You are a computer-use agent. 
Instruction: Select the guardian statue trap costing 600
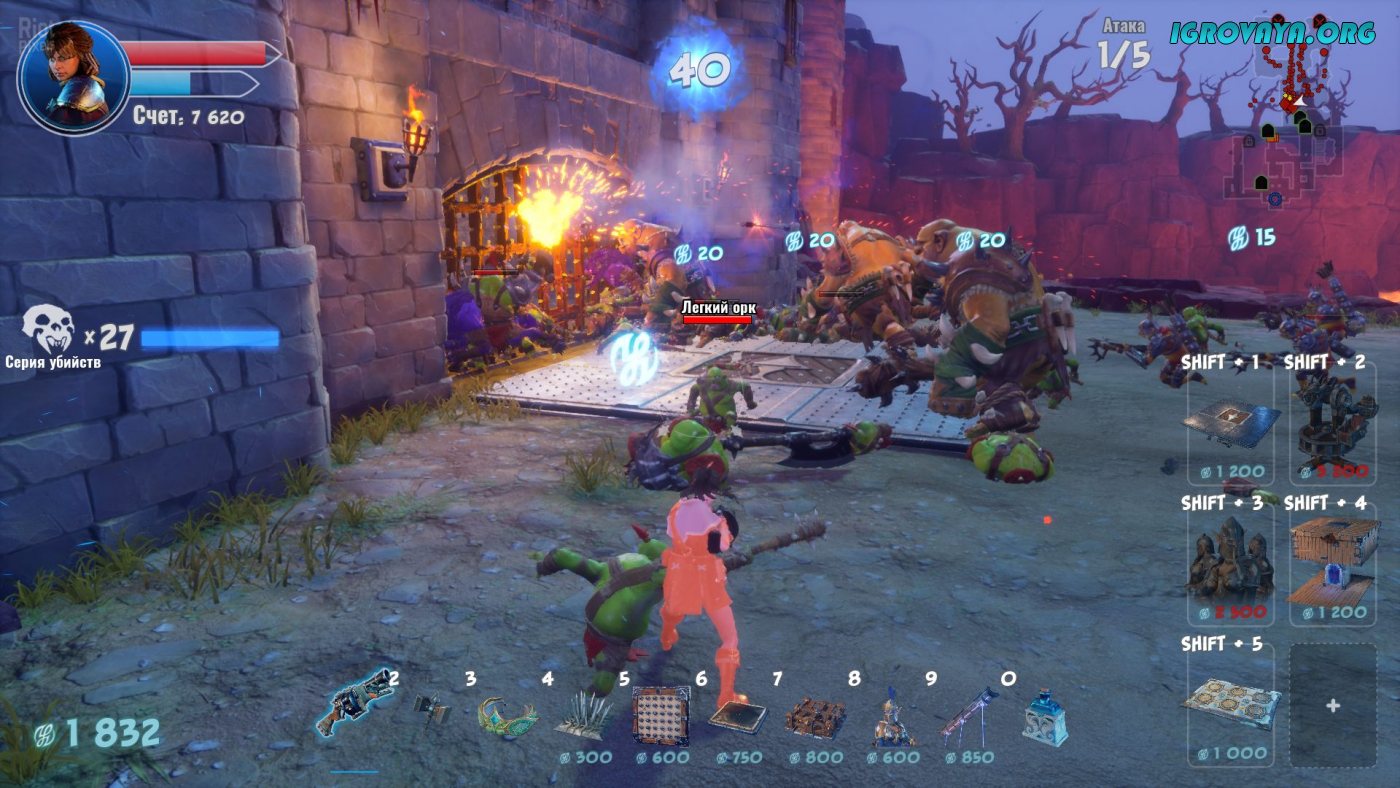891,718
